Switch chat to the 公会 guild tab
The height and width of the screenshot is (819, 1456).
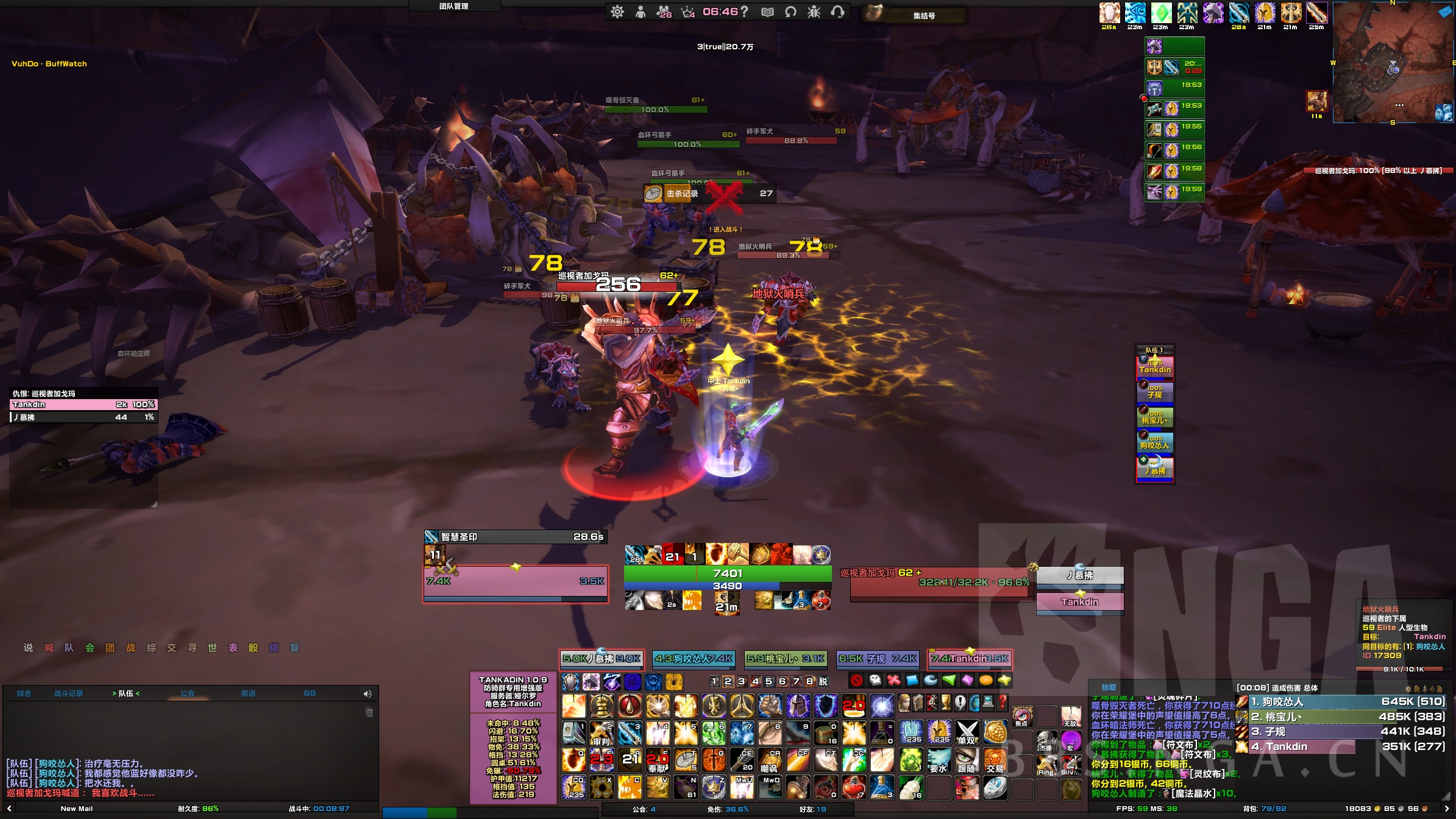187,693
